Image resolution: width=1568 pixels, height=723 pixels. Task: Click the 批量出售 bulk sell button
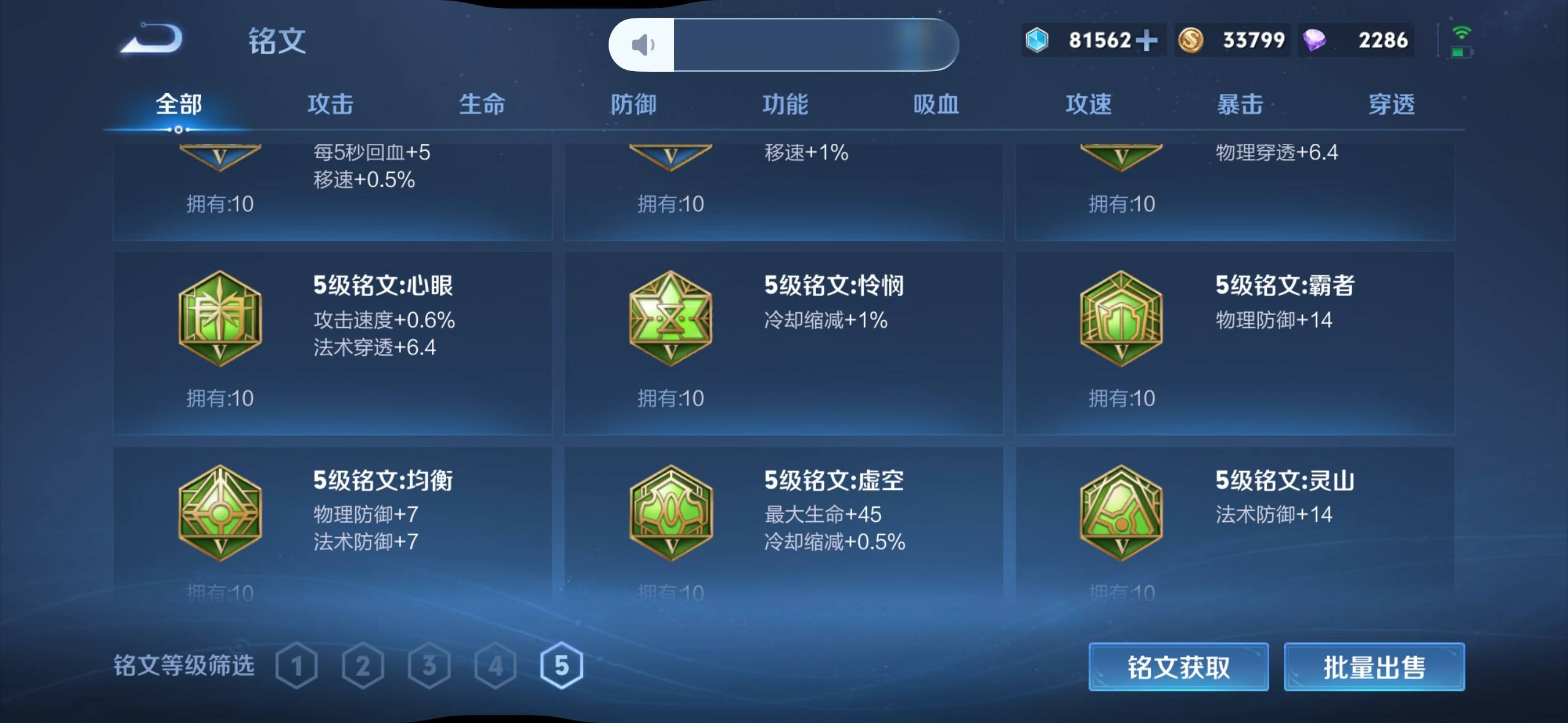click(1374, 667)
